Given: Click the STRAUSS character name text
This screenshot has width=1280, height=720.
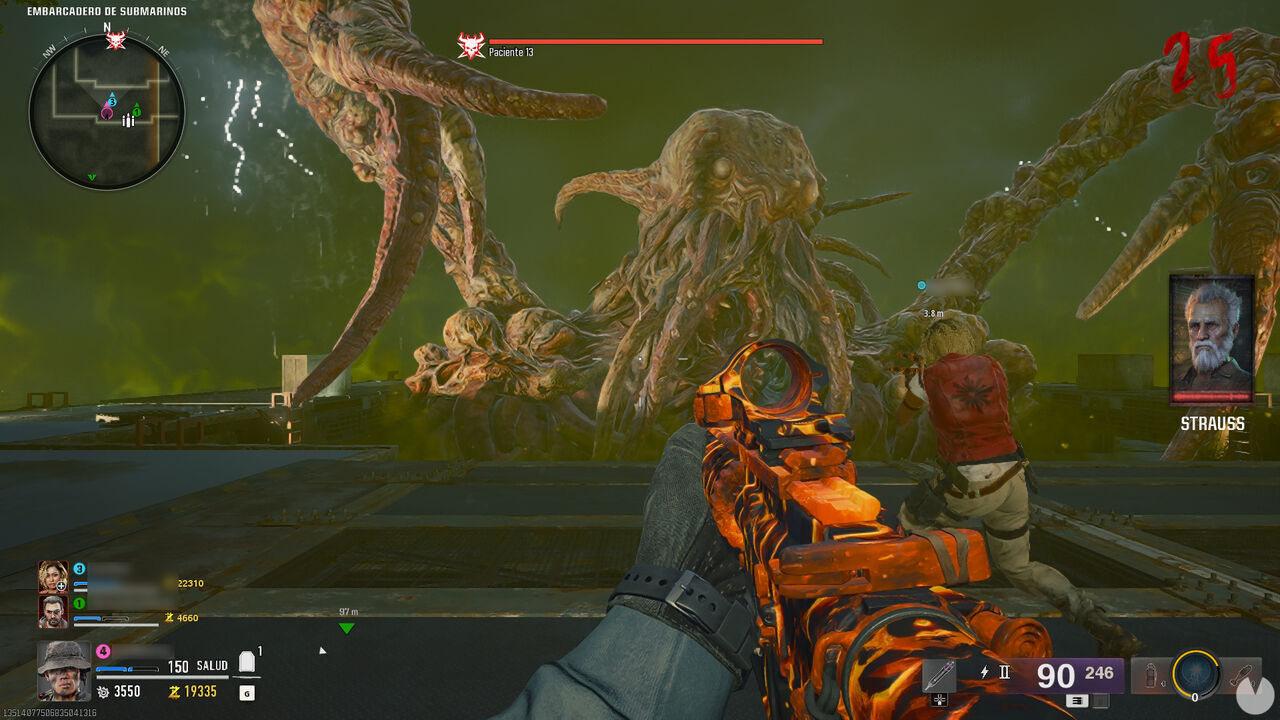Looking at the screenshot, I should pos(1212,425).
